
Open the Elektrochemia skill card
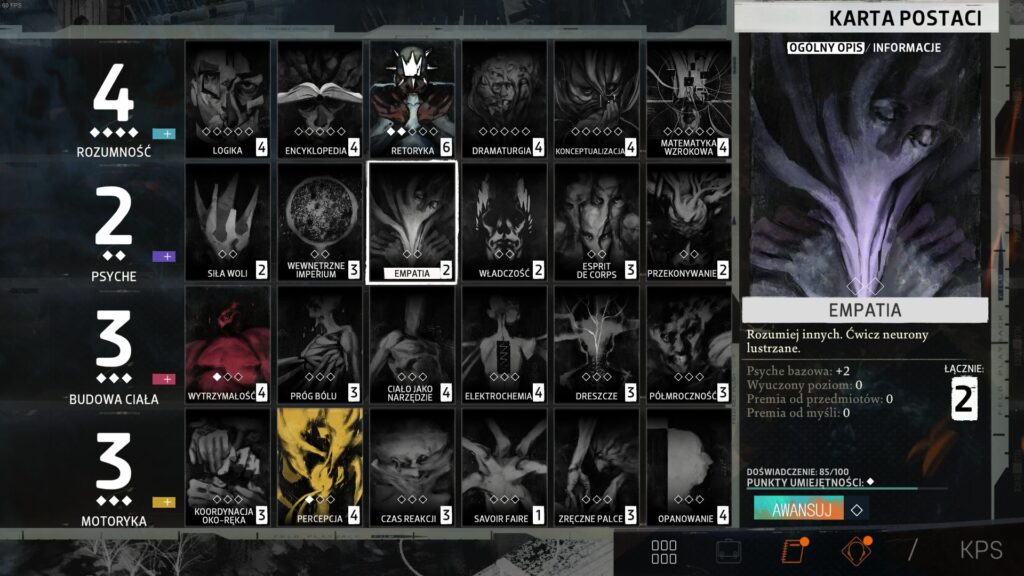pos(504,345)
